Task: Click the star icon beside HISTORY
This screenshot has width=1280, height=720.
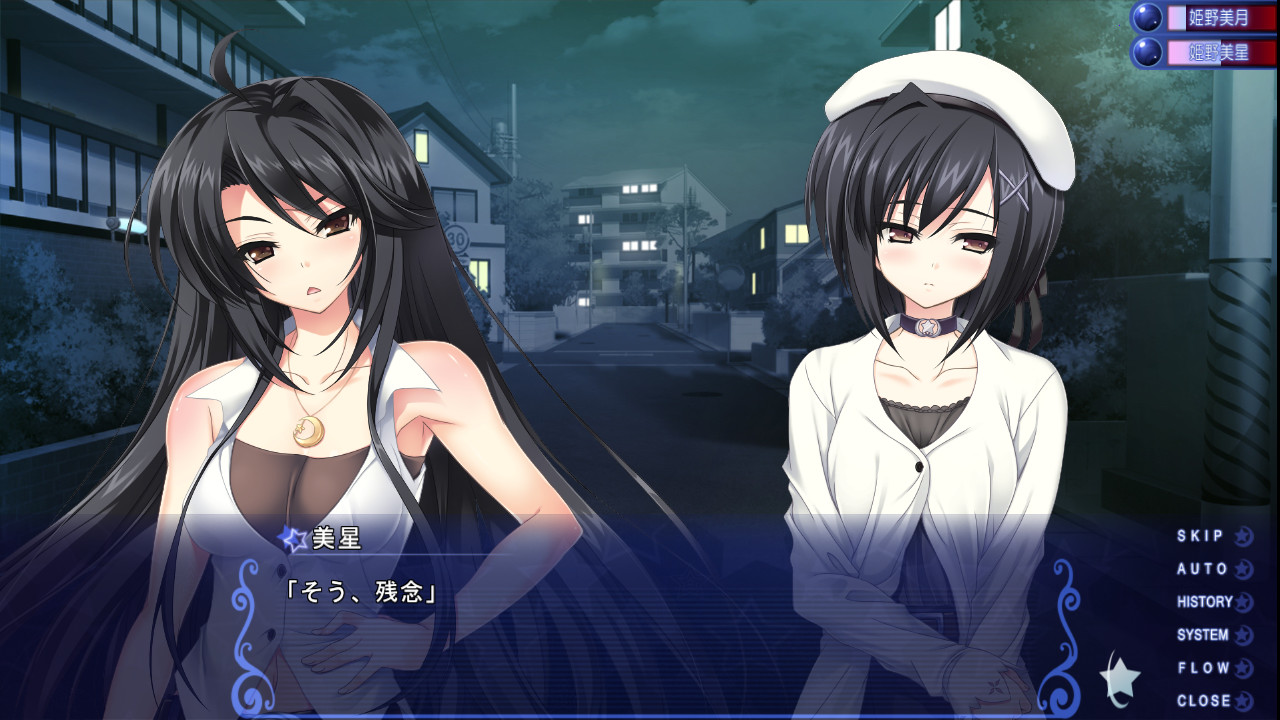Action: 1244,602
